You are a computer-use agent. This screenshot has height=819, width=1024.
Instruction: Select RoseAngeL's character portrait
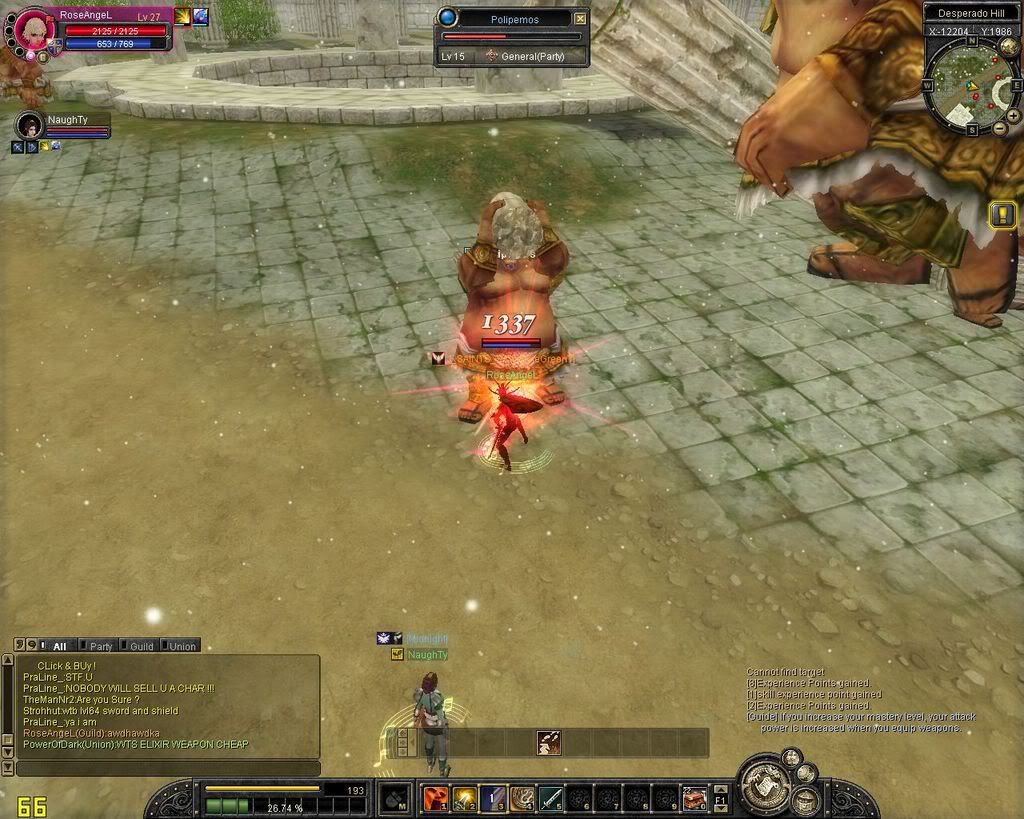point(32,28)
